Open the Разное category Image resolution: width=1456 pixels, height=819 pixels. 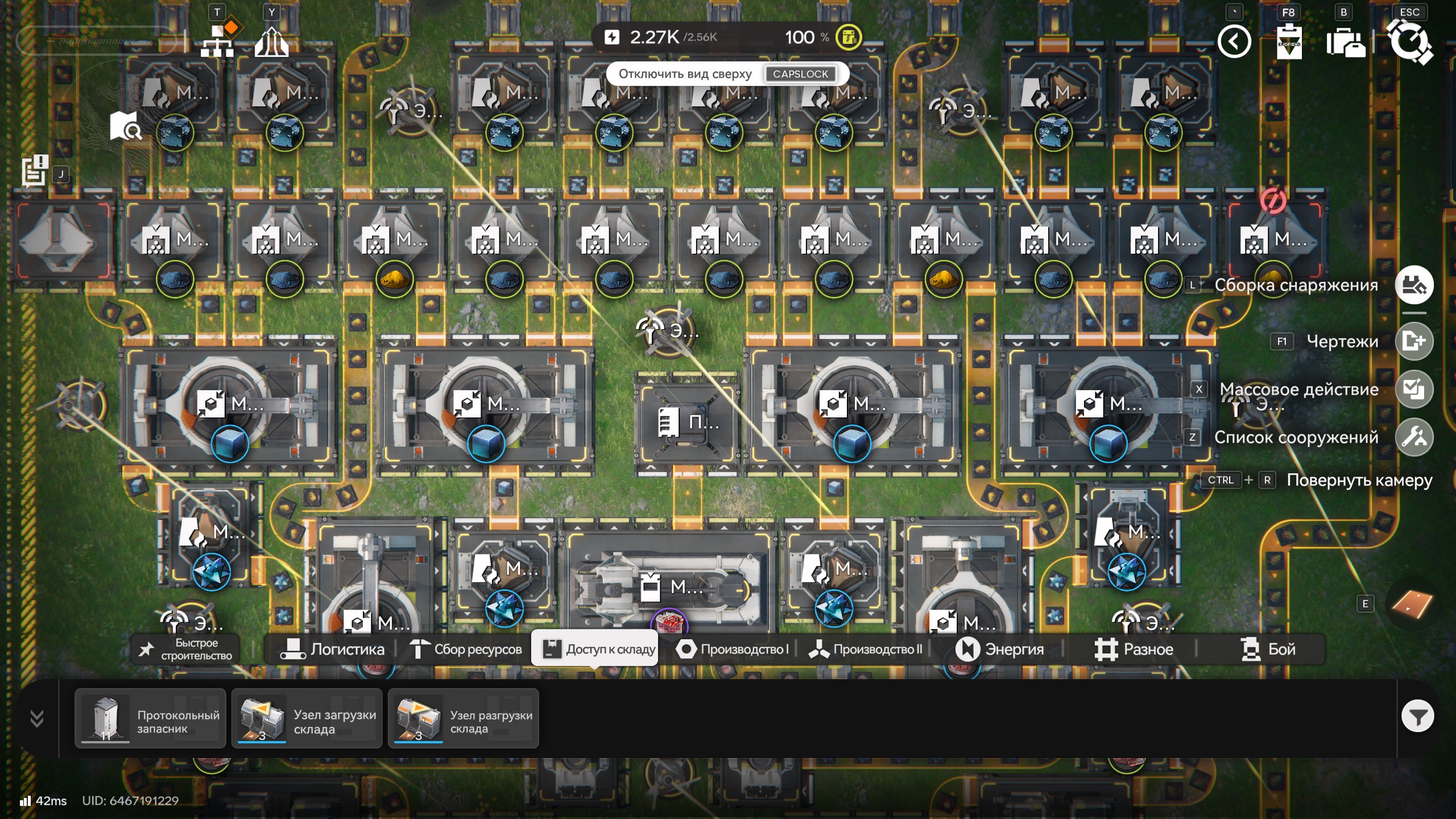(x=1134, y=650)
